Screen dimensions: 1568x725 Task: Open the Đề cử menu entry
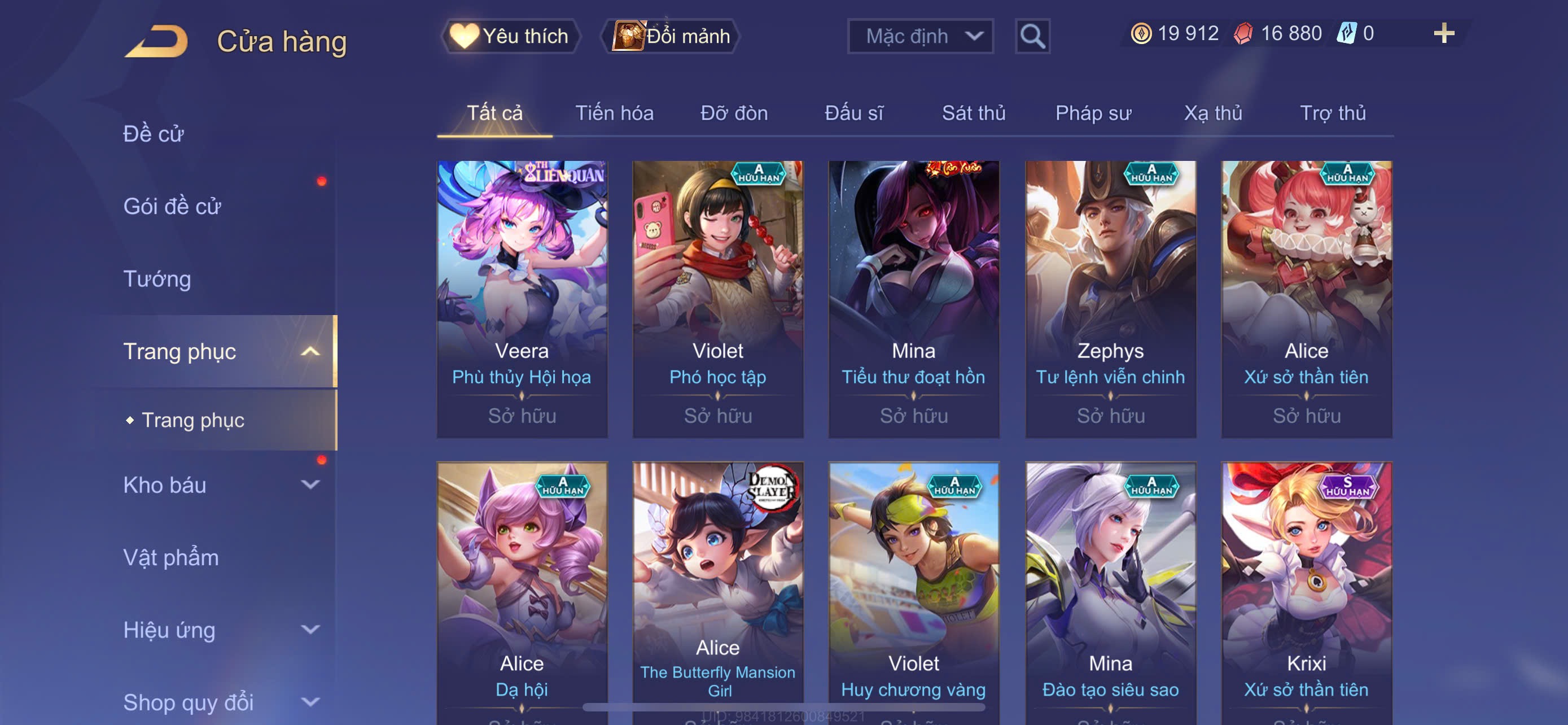click(x=154, y=134)
